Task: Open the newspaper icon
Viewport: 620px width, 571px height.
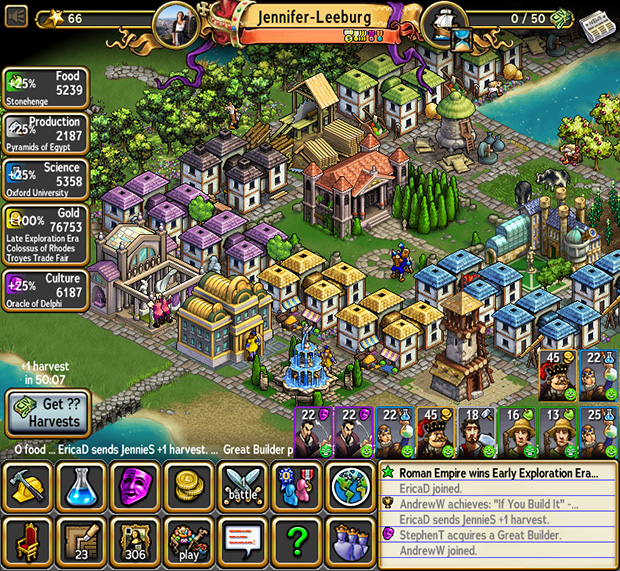Action: 598,21
